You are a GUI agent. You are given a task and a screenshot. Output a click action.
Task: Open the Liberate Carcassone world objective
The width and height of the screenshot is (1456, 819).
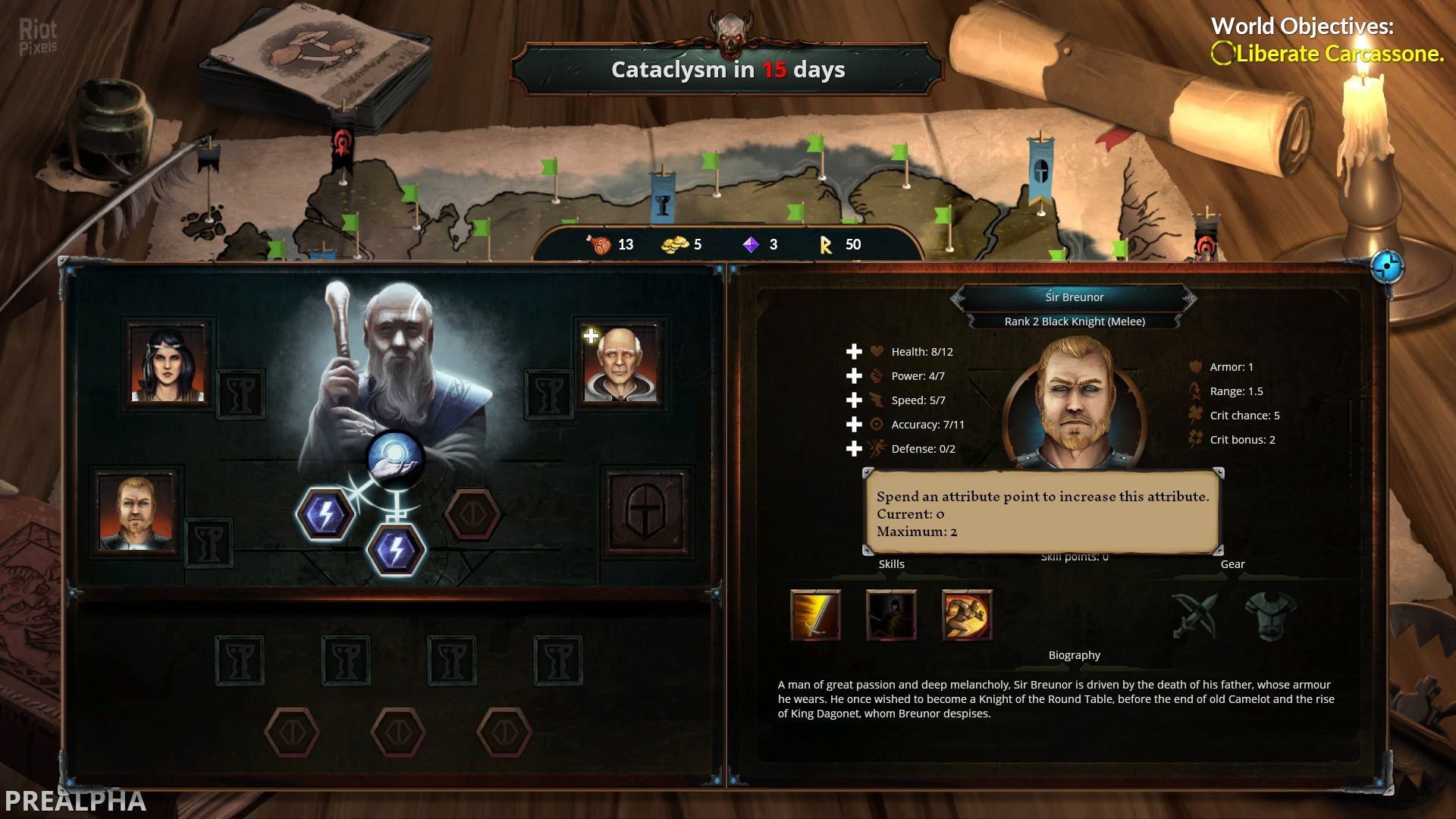(x=1338, y=54)
